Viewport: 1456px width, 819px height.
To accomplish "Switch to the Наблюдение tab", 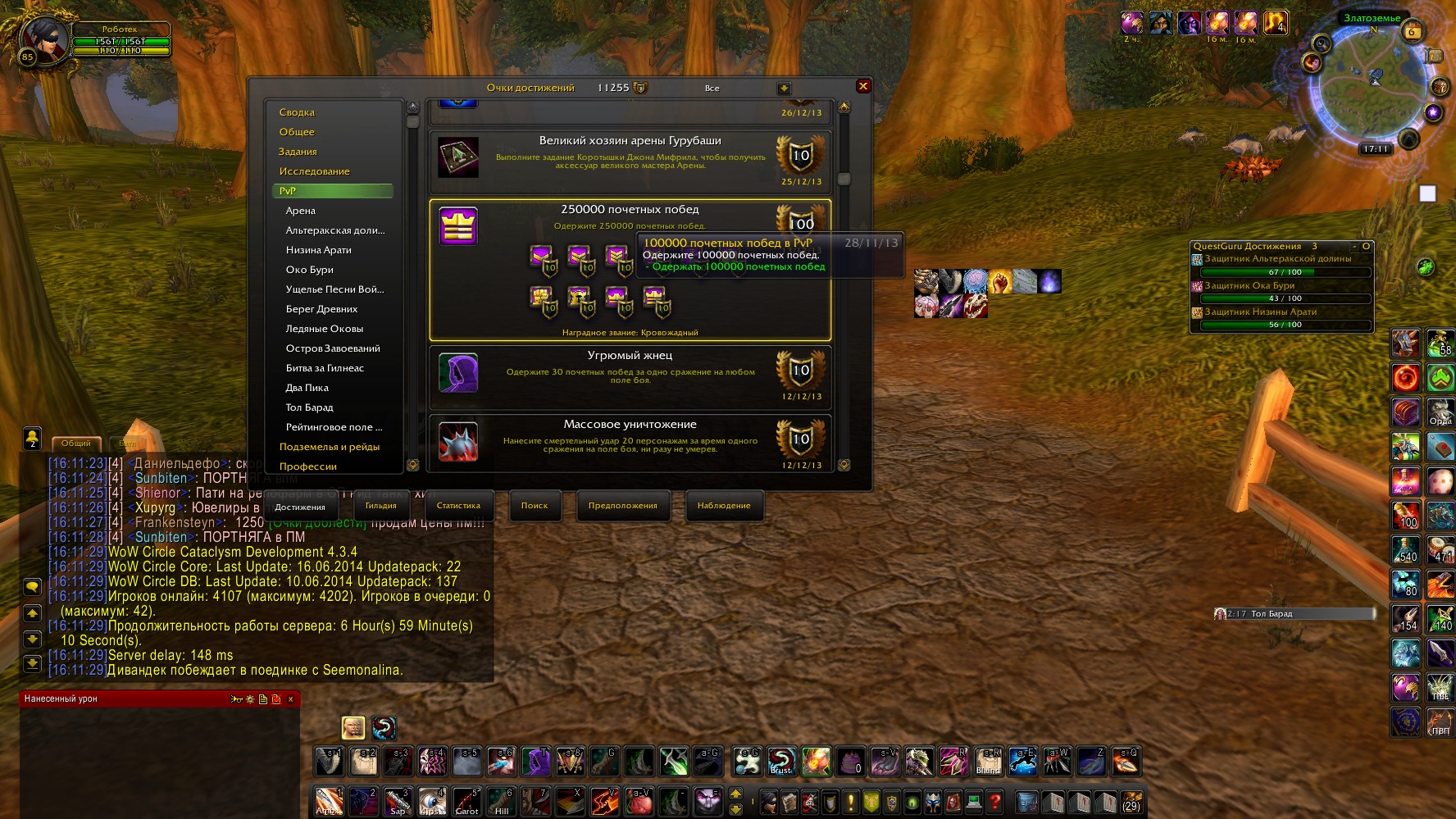I will click(x=724, y=506).
